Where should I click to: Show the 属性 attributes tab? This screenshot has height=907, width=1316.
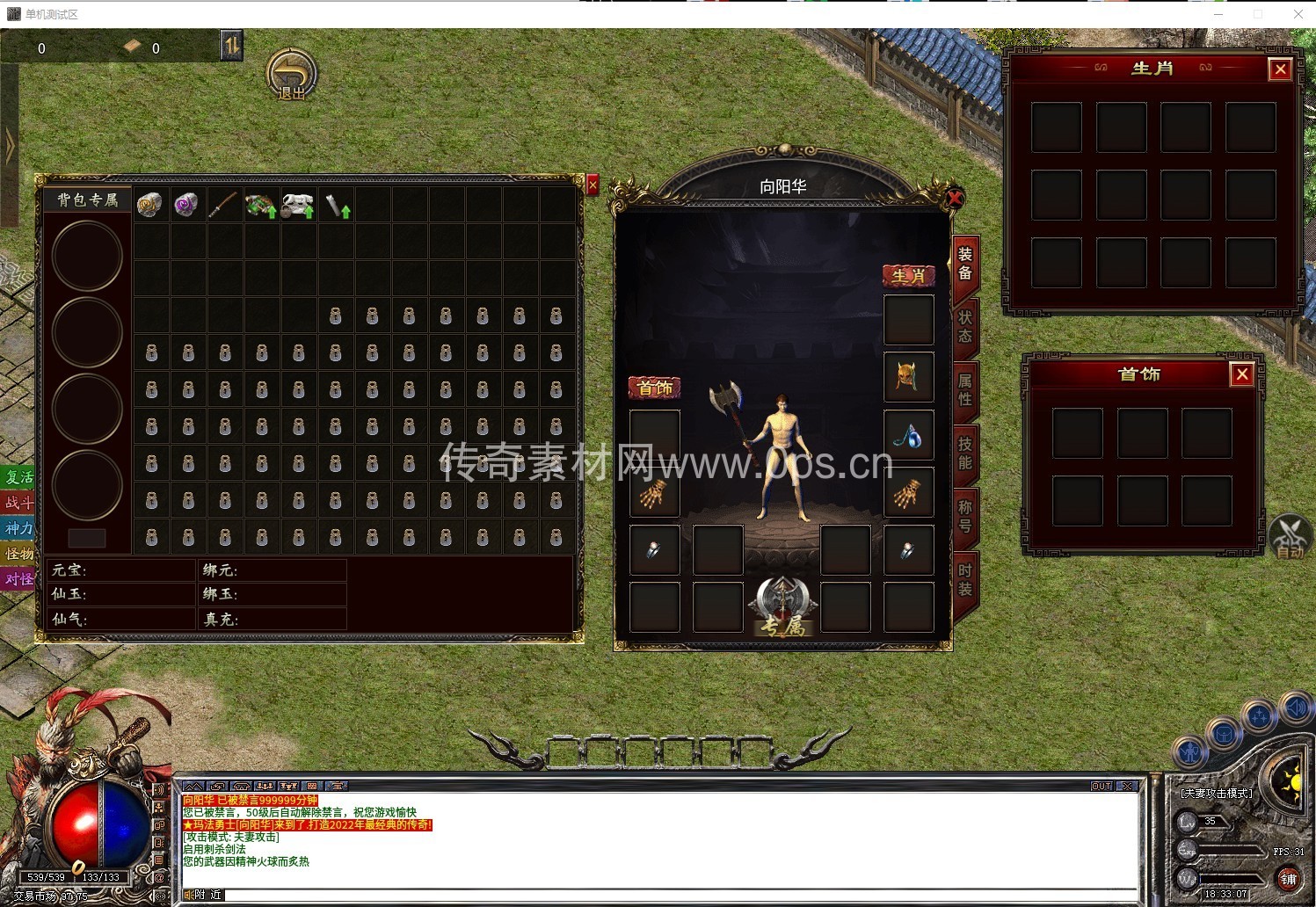click(x=964, y=389)
